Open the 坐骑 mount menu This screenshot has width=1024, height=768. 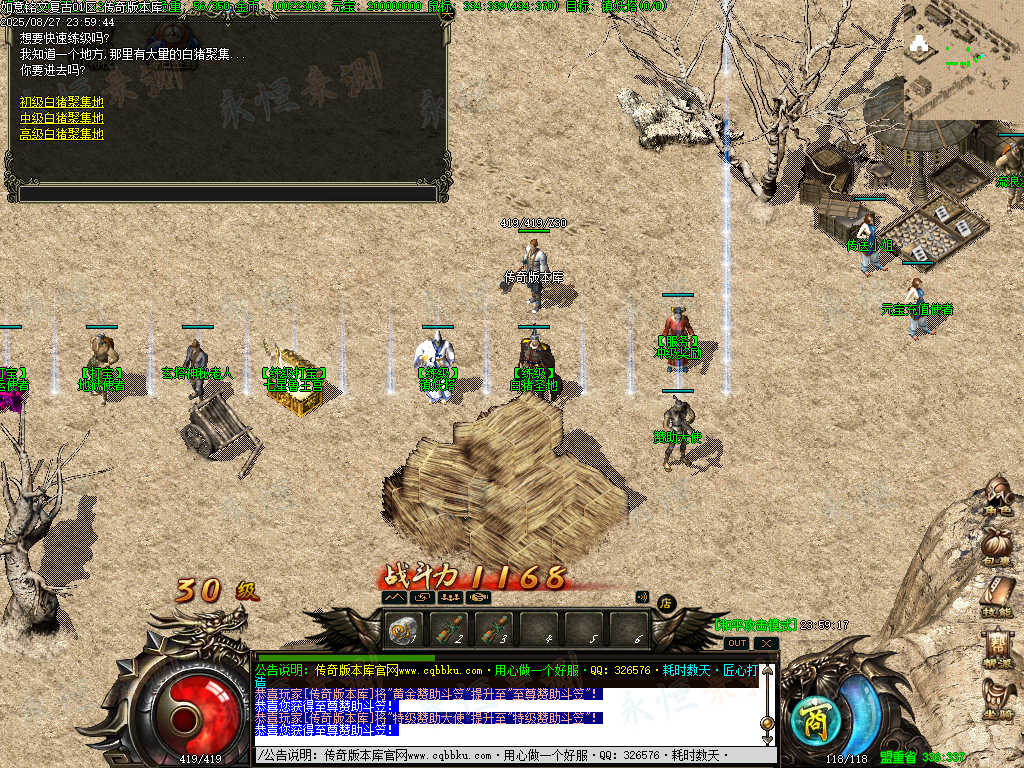click(997, 699)
